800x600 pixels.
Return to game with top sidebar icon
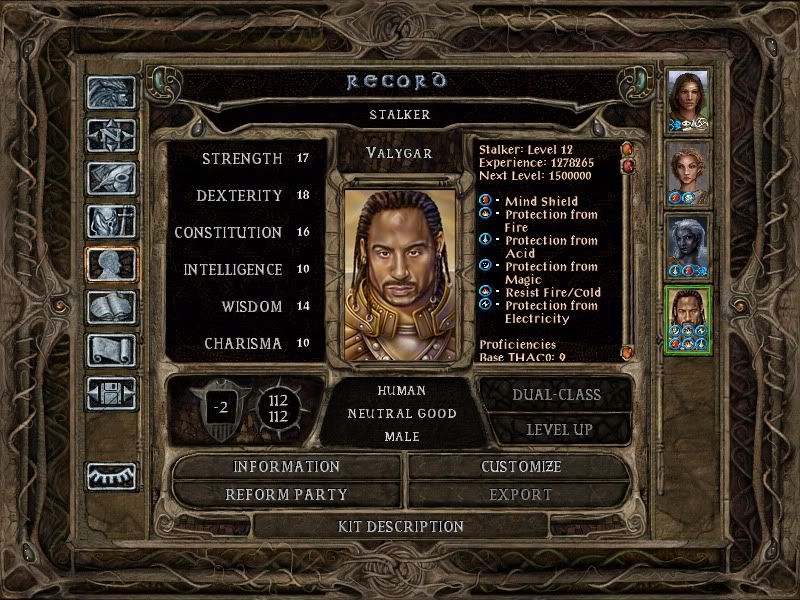coord(111,92)
